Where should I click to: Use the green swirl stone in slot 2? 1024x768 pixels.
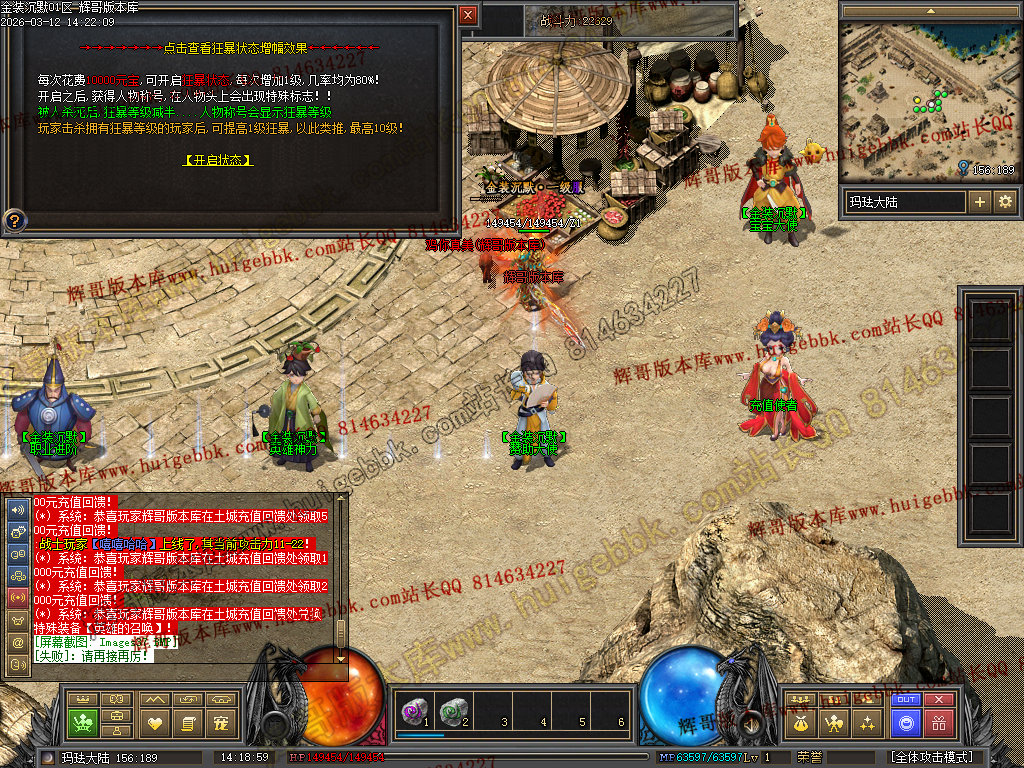tap(452, 711)
